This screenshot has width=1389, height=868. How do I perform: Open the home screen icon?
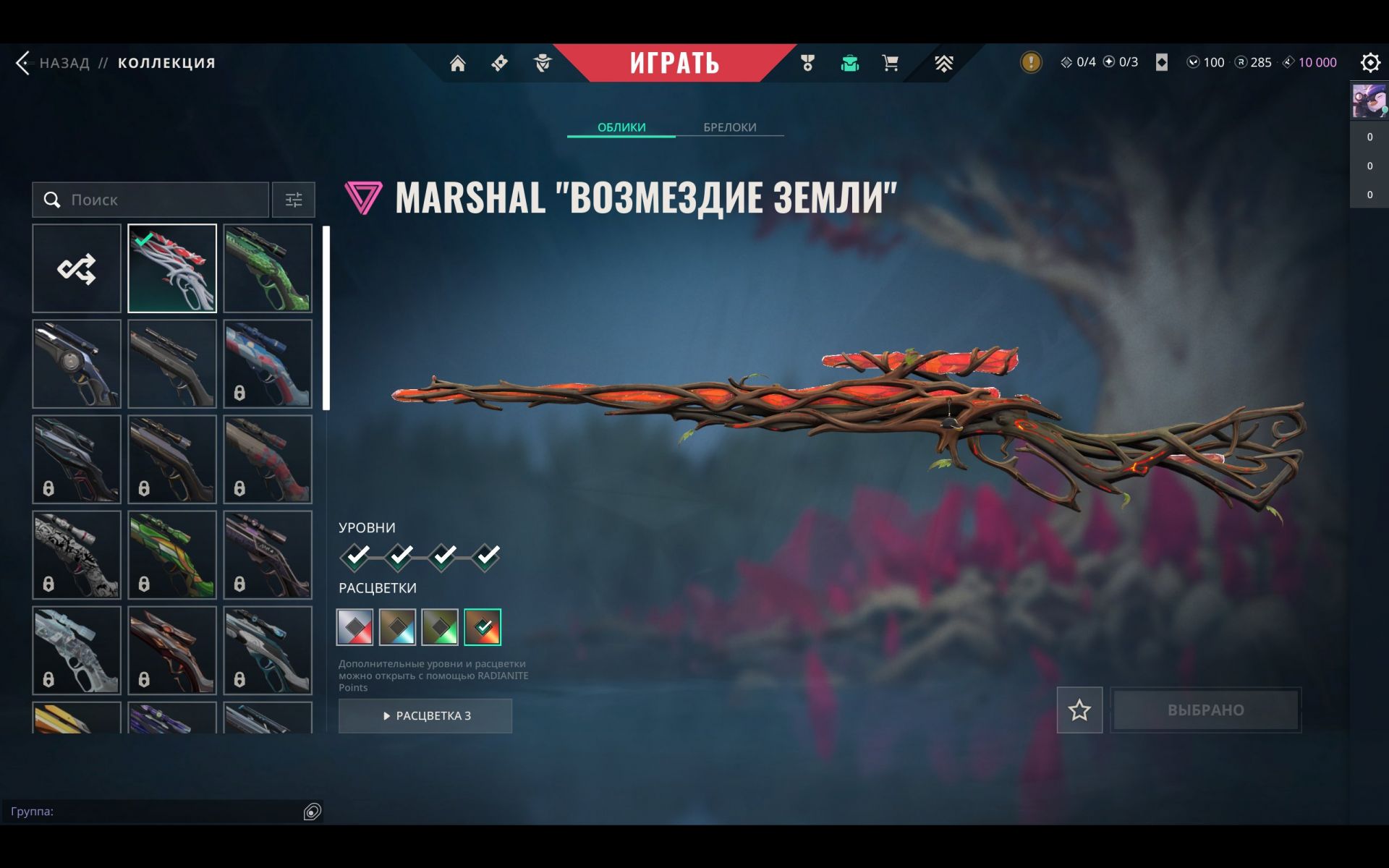click(457, 64)
